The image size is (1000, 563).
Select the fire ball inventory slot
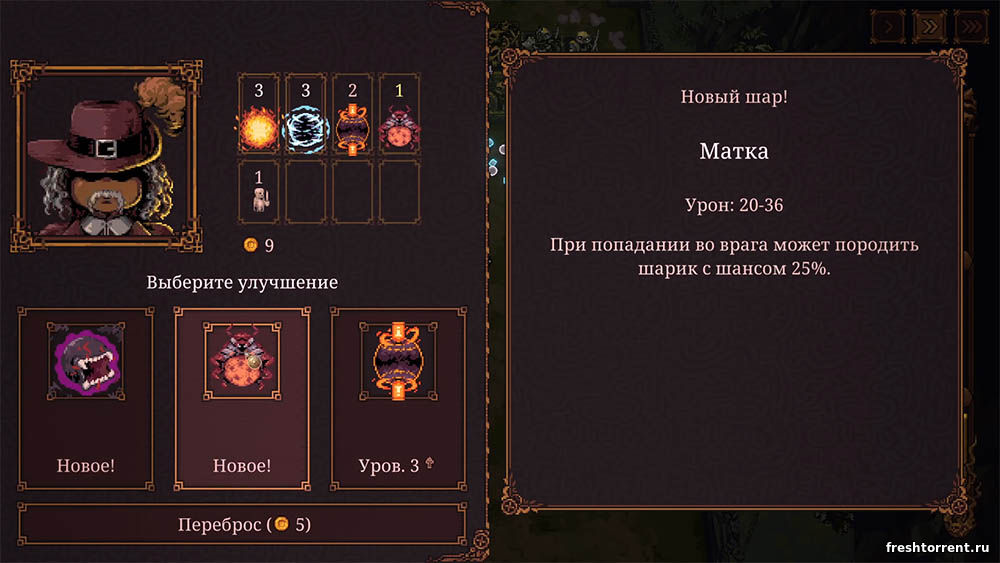(259, 118)
